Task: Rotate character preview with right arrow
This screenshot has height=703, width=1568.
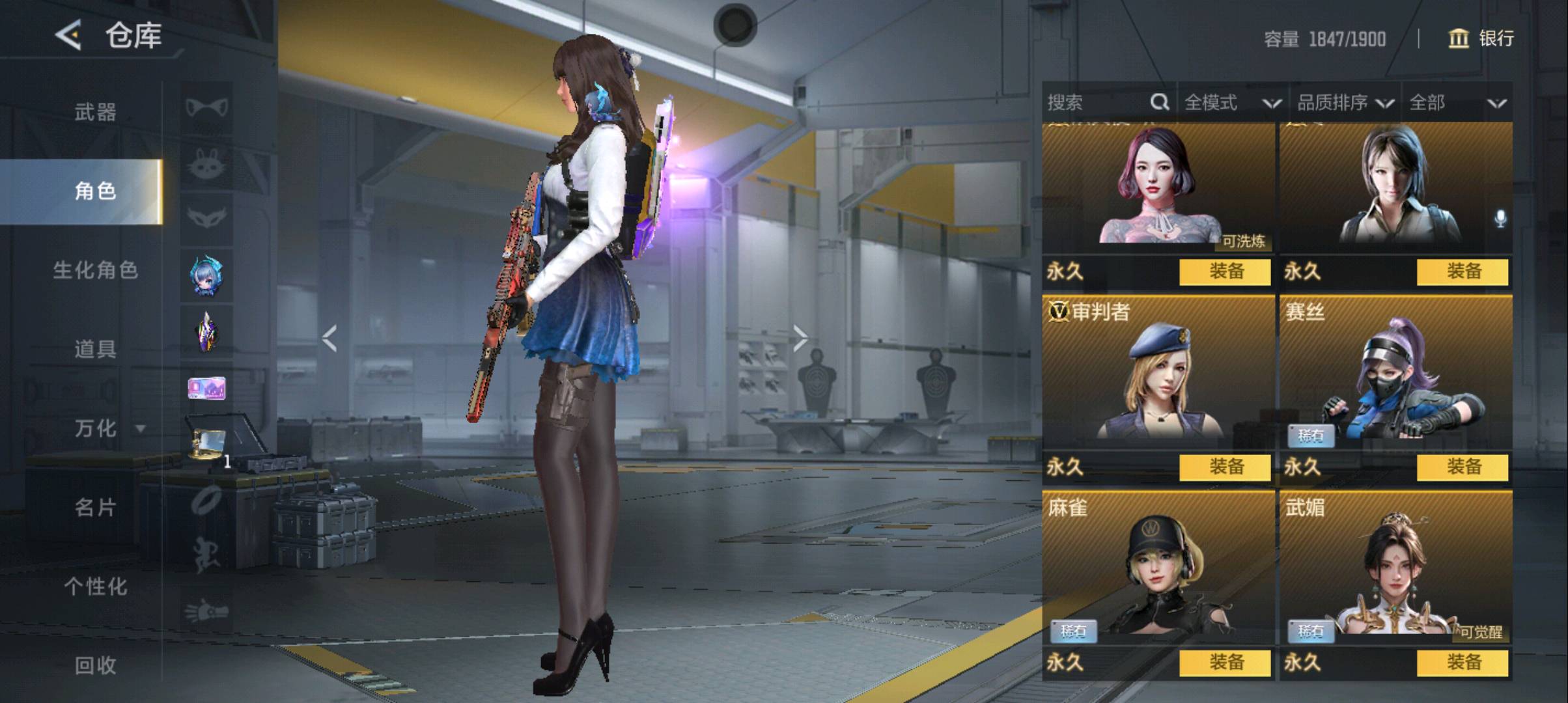Action: tap(800, 338)
